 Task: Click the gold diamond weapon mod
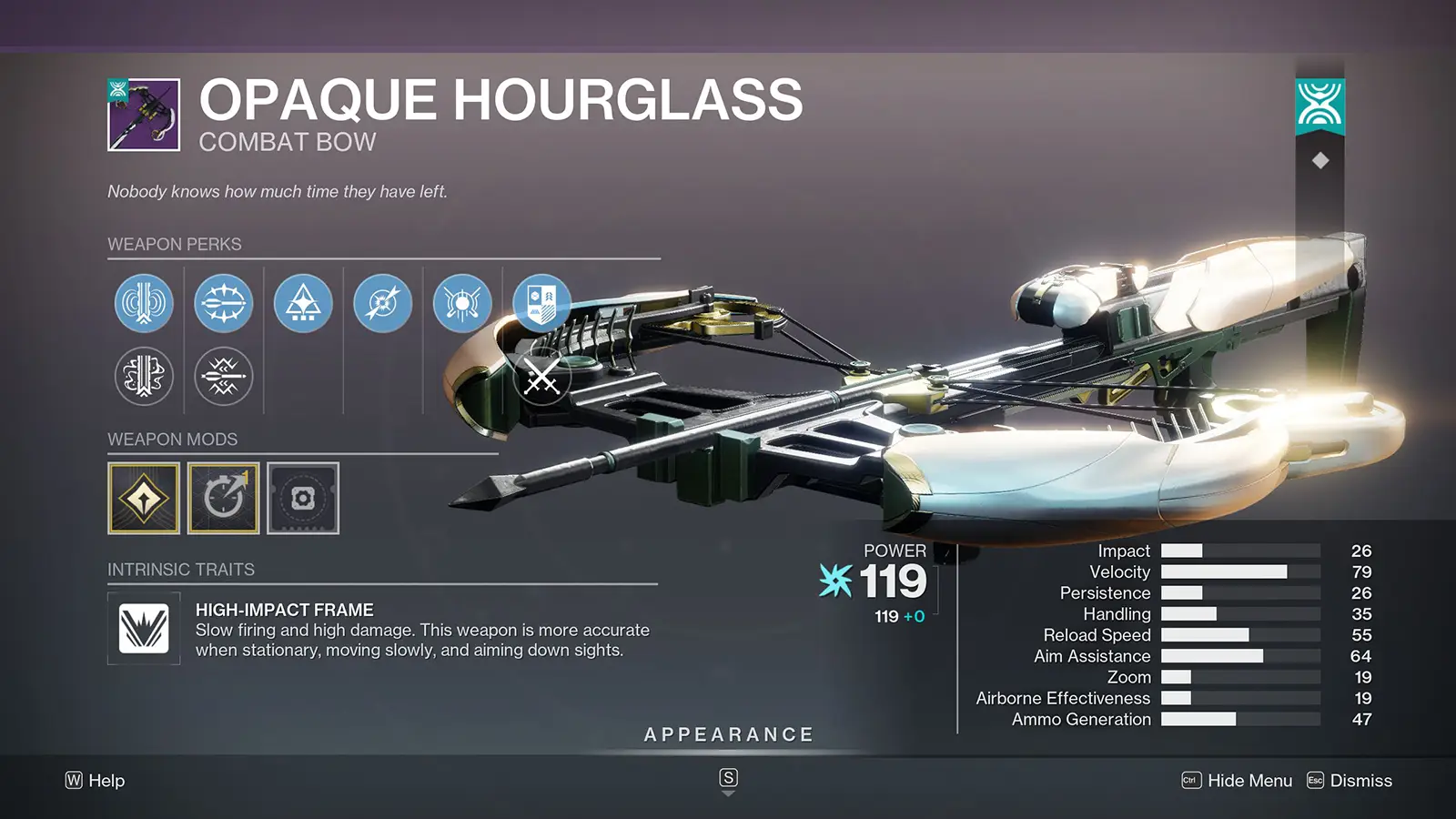[x=143, y=499]
